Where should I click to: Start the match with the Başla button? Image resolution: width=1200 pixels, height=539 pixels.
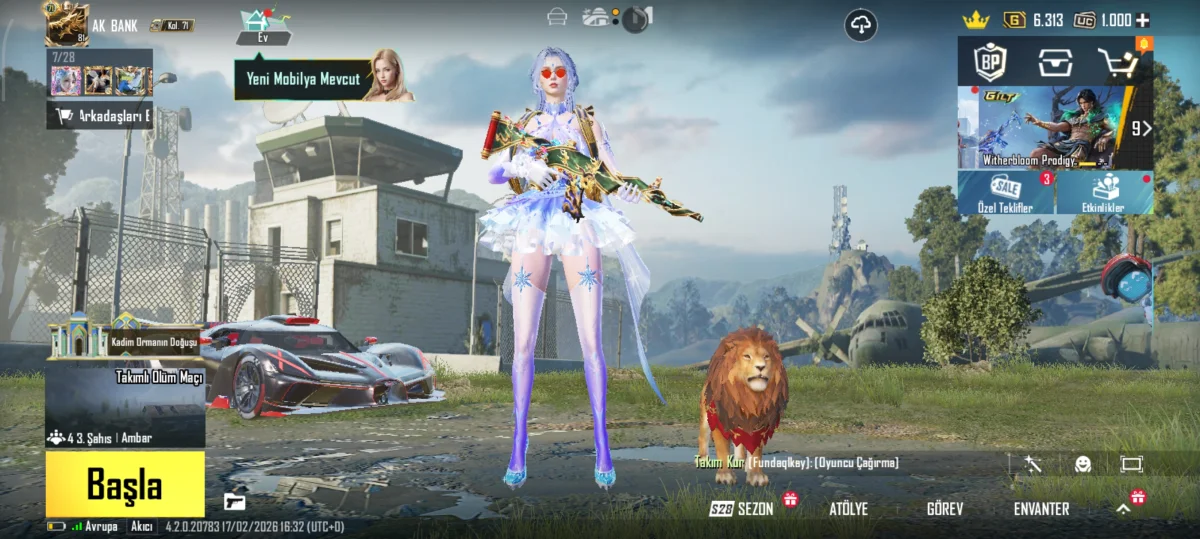click(125, 485)
